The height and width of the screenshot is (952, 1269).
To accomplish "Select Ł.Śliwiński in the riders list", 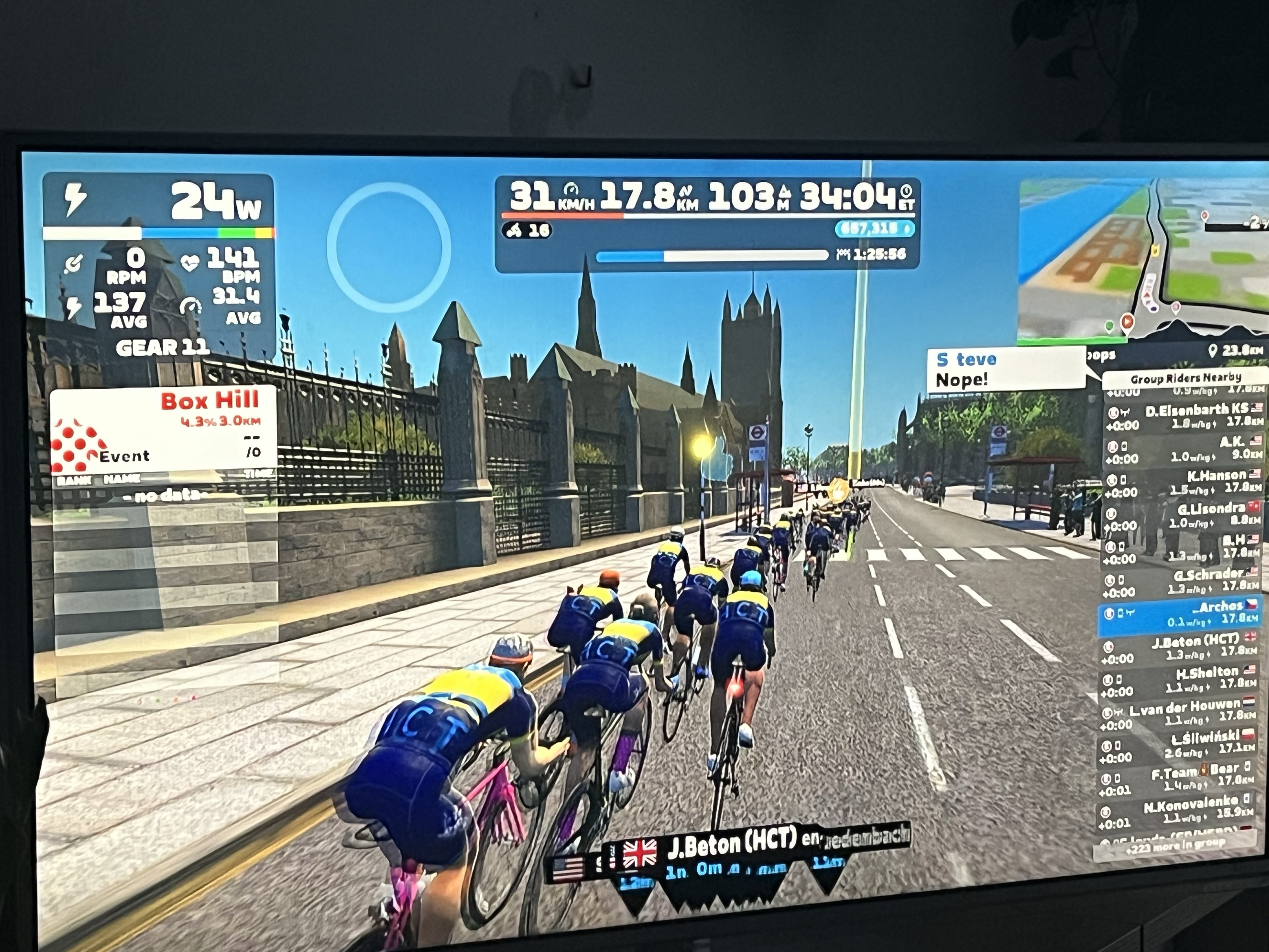I will coord(1182,744).
